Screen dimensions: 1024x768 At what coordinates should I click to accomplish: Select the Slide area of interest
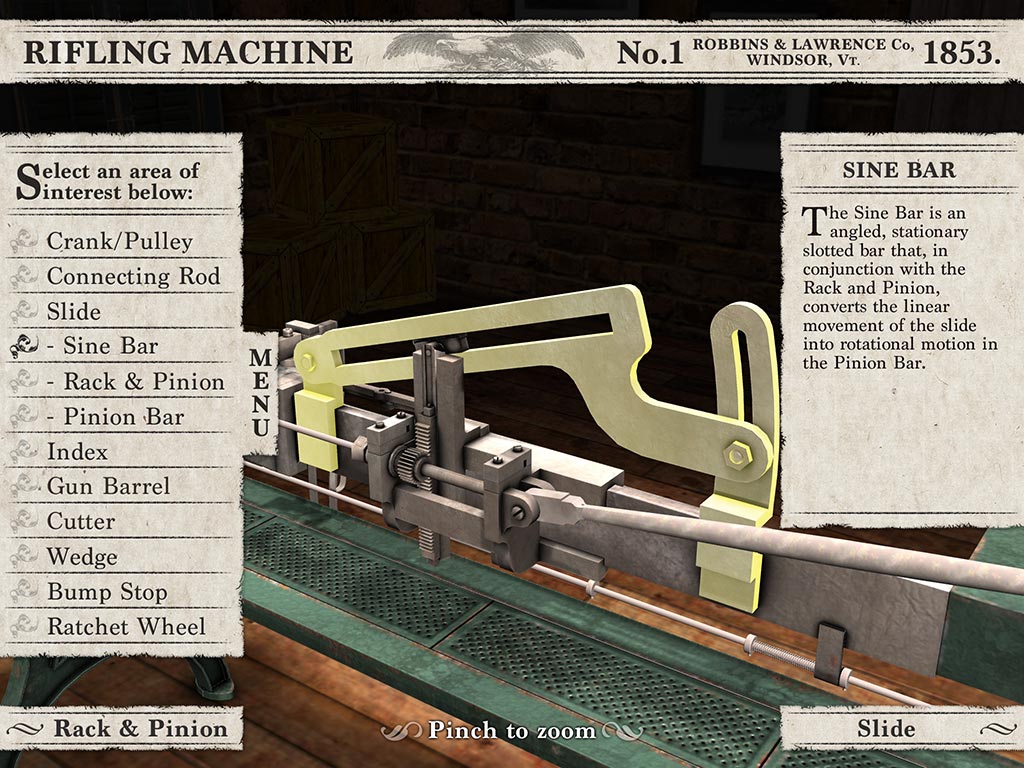point(74,311)
